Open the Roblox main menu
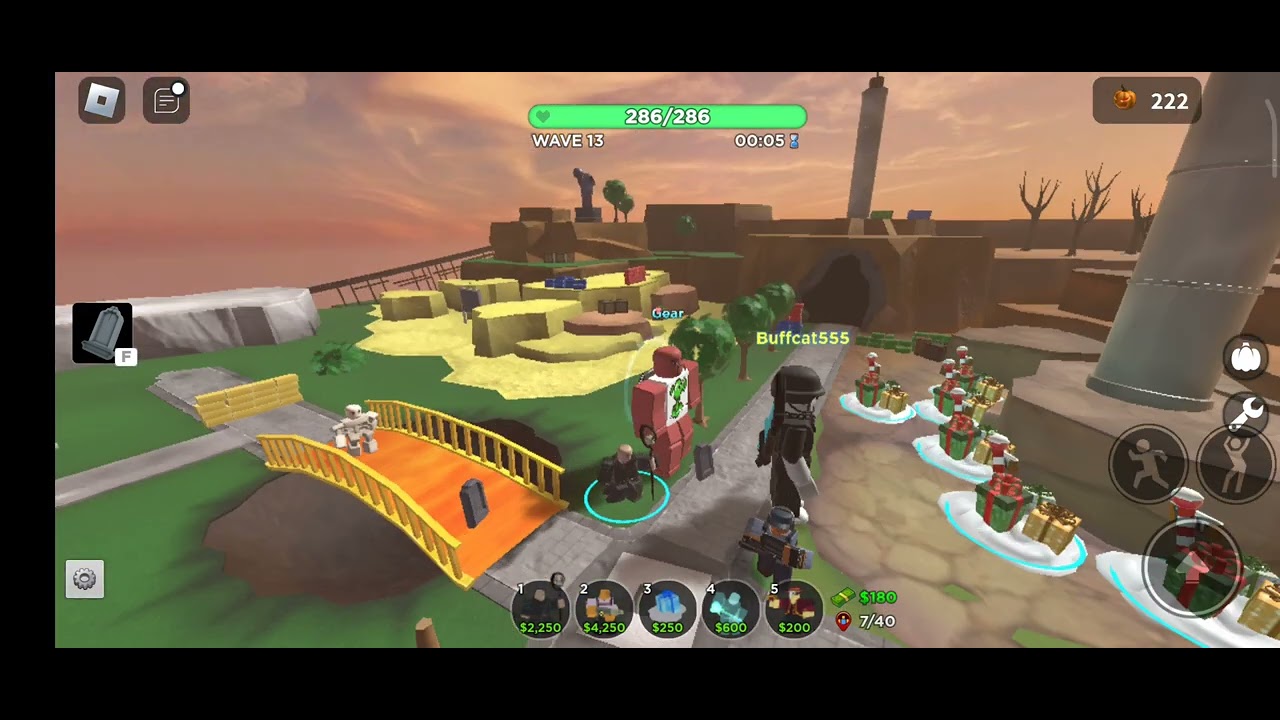The image size is (1280, 720). click(102, 100)
